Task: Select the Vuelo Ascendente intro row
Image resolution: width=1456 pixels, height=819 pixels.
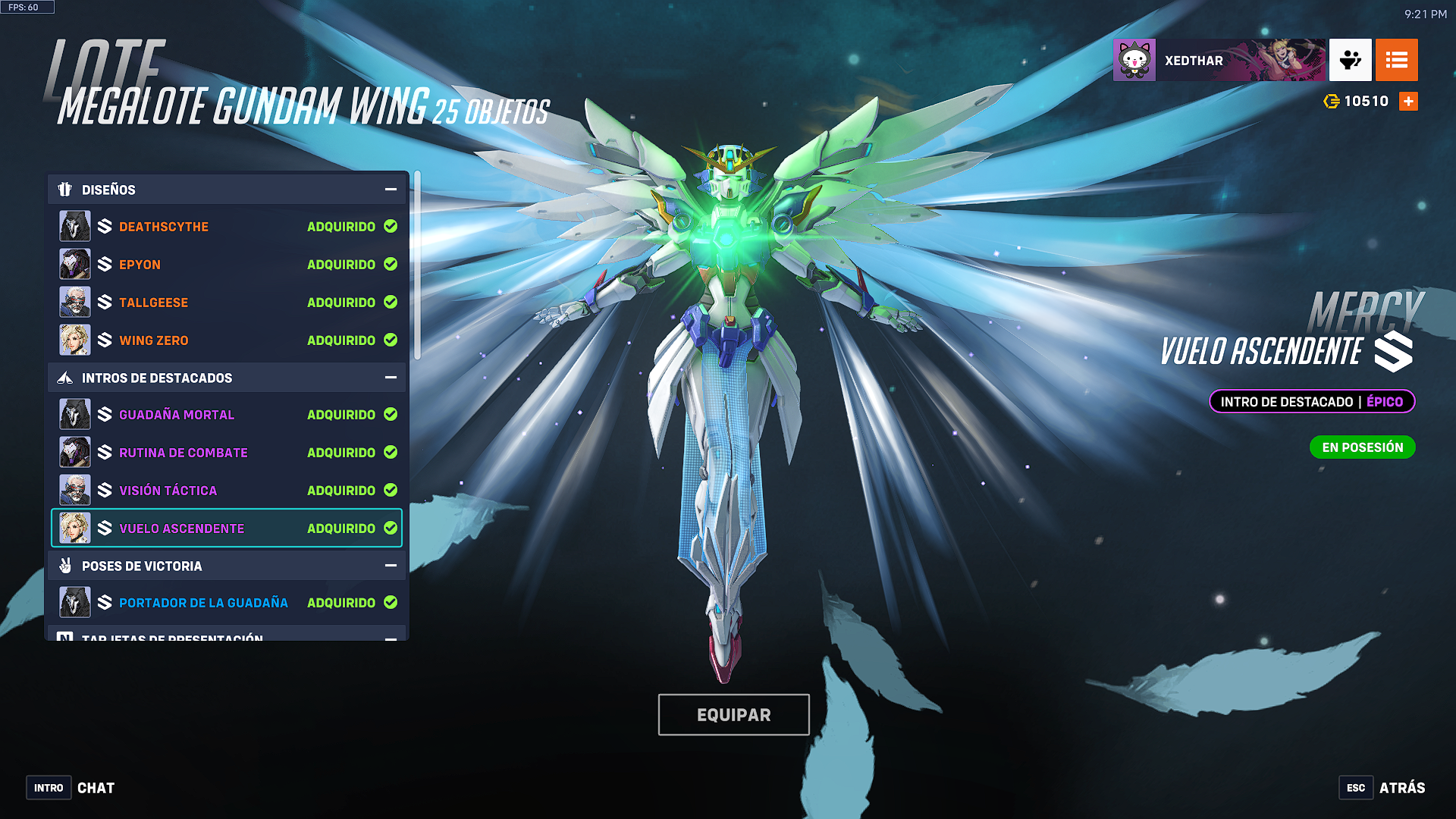Action: point(227,529)
